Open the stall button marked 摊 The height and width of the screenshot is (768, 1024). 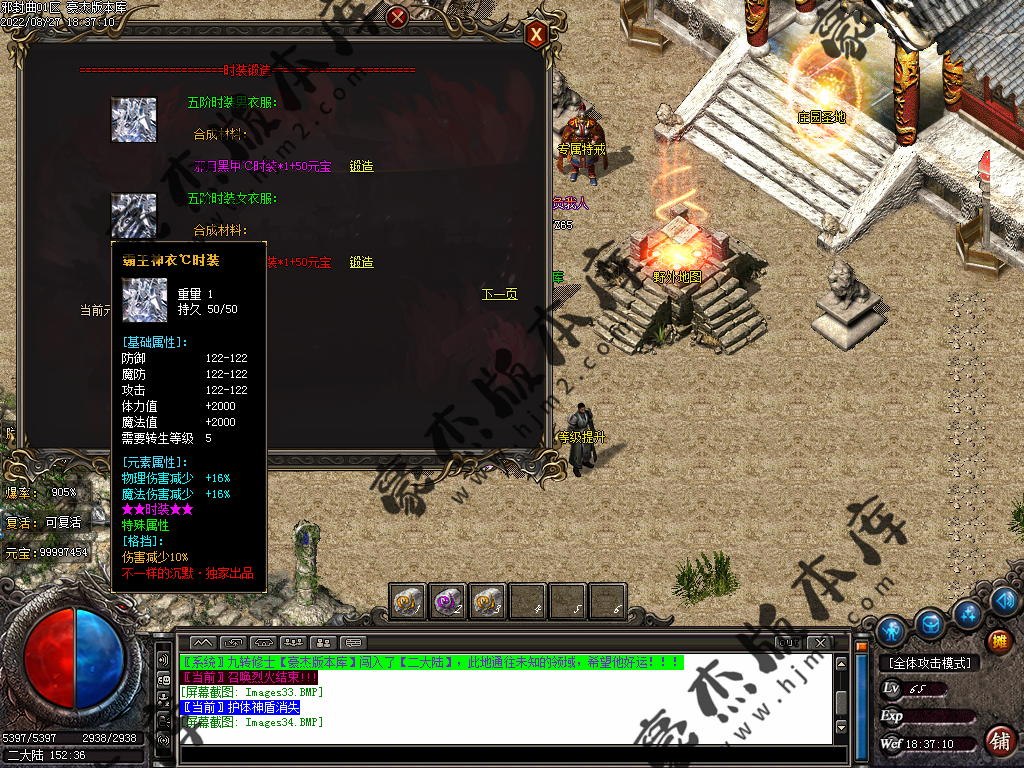click(x=998, y=641)
